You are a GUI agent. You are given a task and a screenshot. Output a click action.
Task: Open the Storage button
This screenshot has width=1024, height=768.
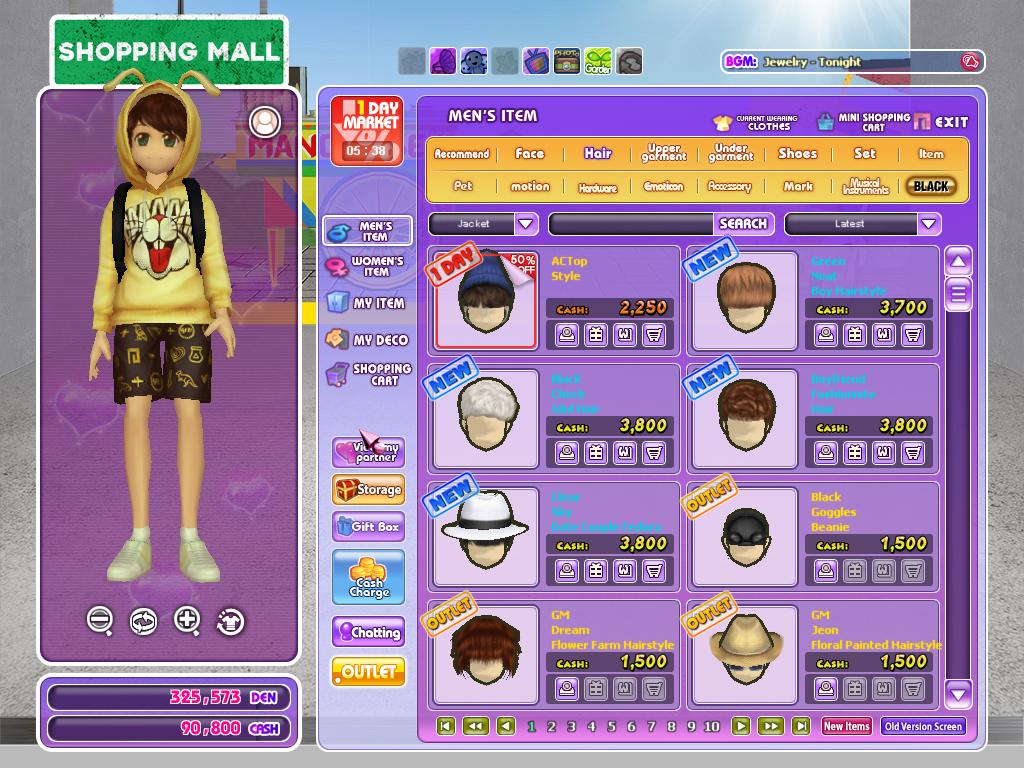368,490
